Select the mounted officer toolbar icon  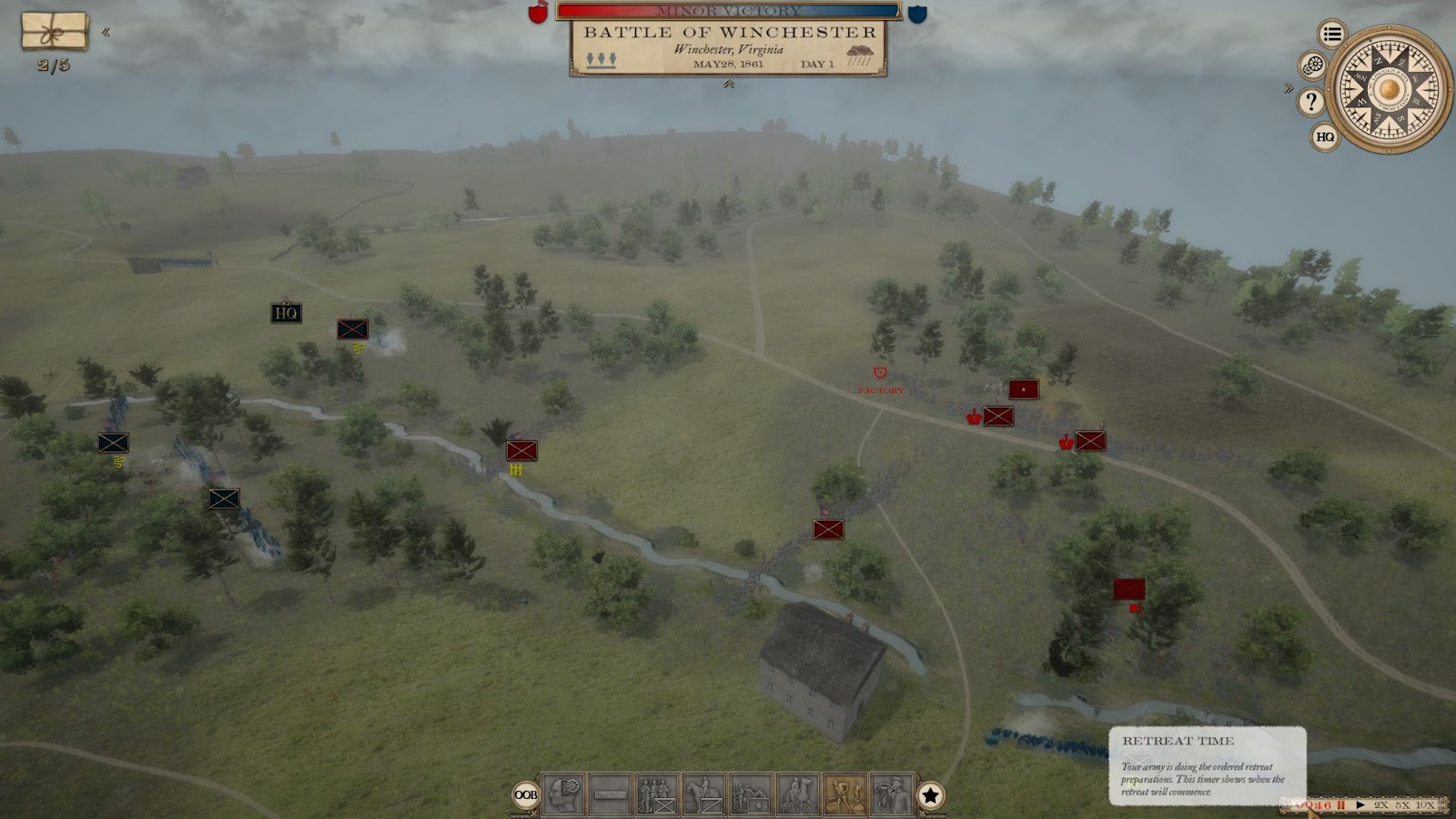798,795
